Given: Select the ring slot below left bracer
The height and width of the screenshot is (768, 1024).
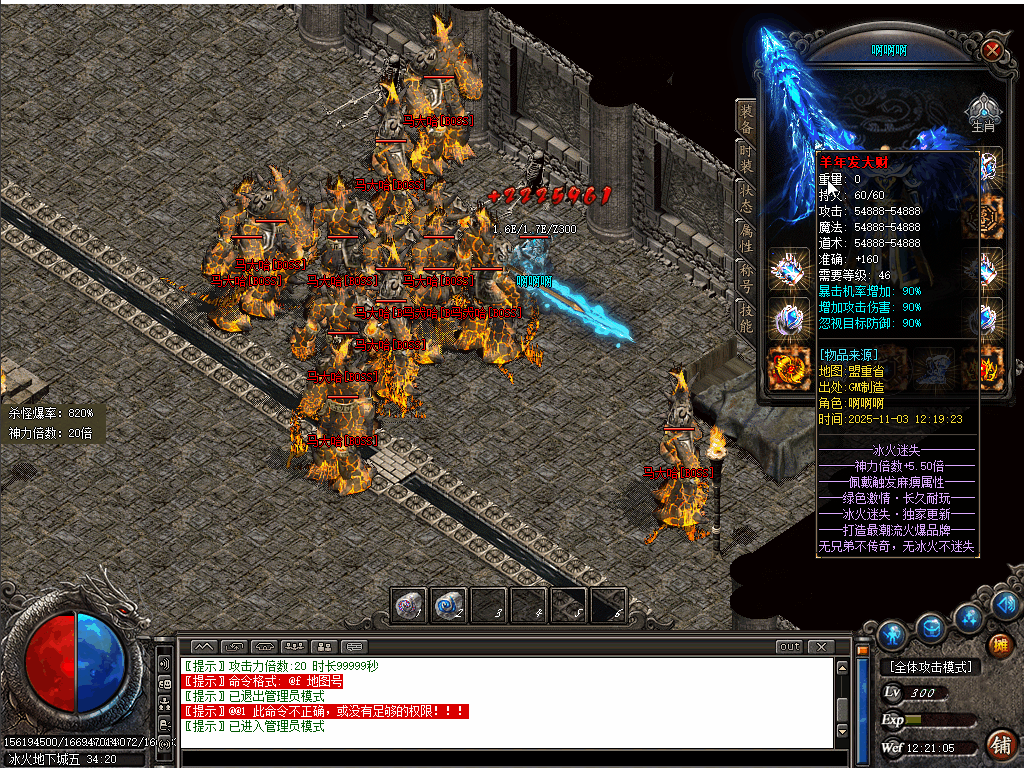Looking at the screenshot, I should click(x=787, y=320).
